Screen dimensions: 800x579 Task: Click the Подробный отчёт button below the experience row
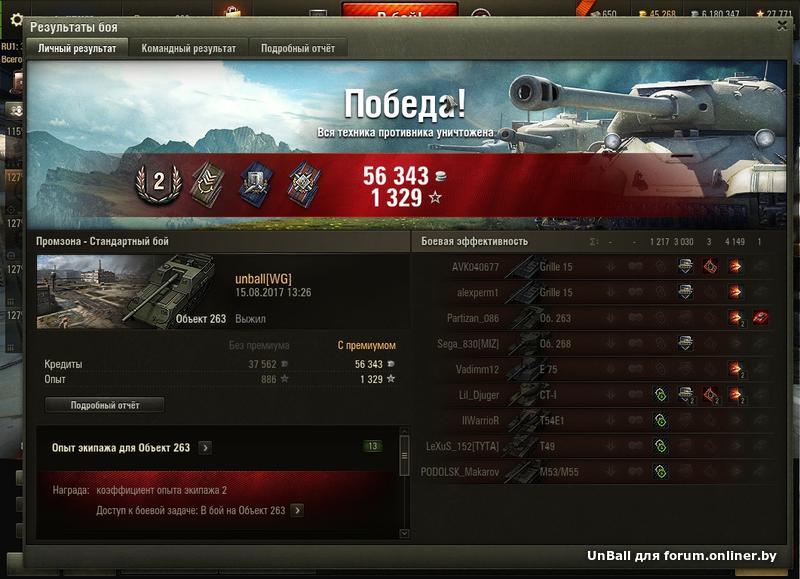tap(105, 405)
